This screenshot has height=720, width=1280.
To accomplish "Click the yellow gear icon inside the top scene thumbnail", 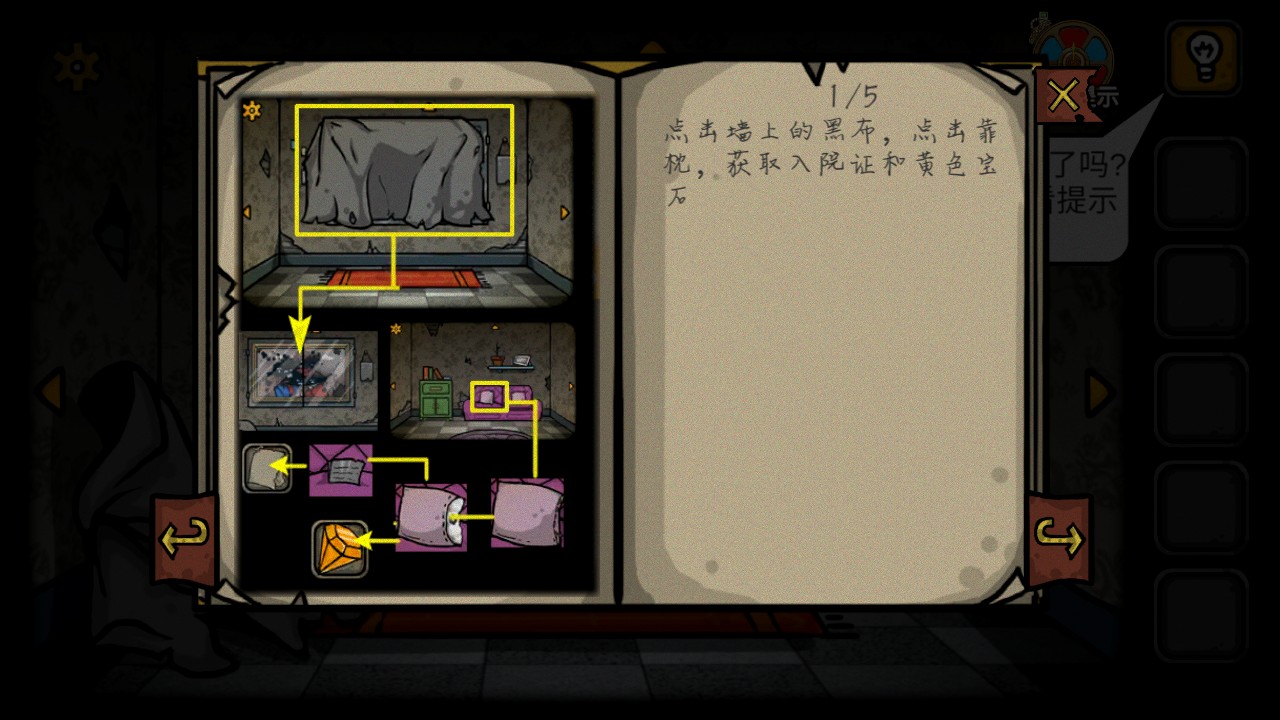I will [253, 110].
